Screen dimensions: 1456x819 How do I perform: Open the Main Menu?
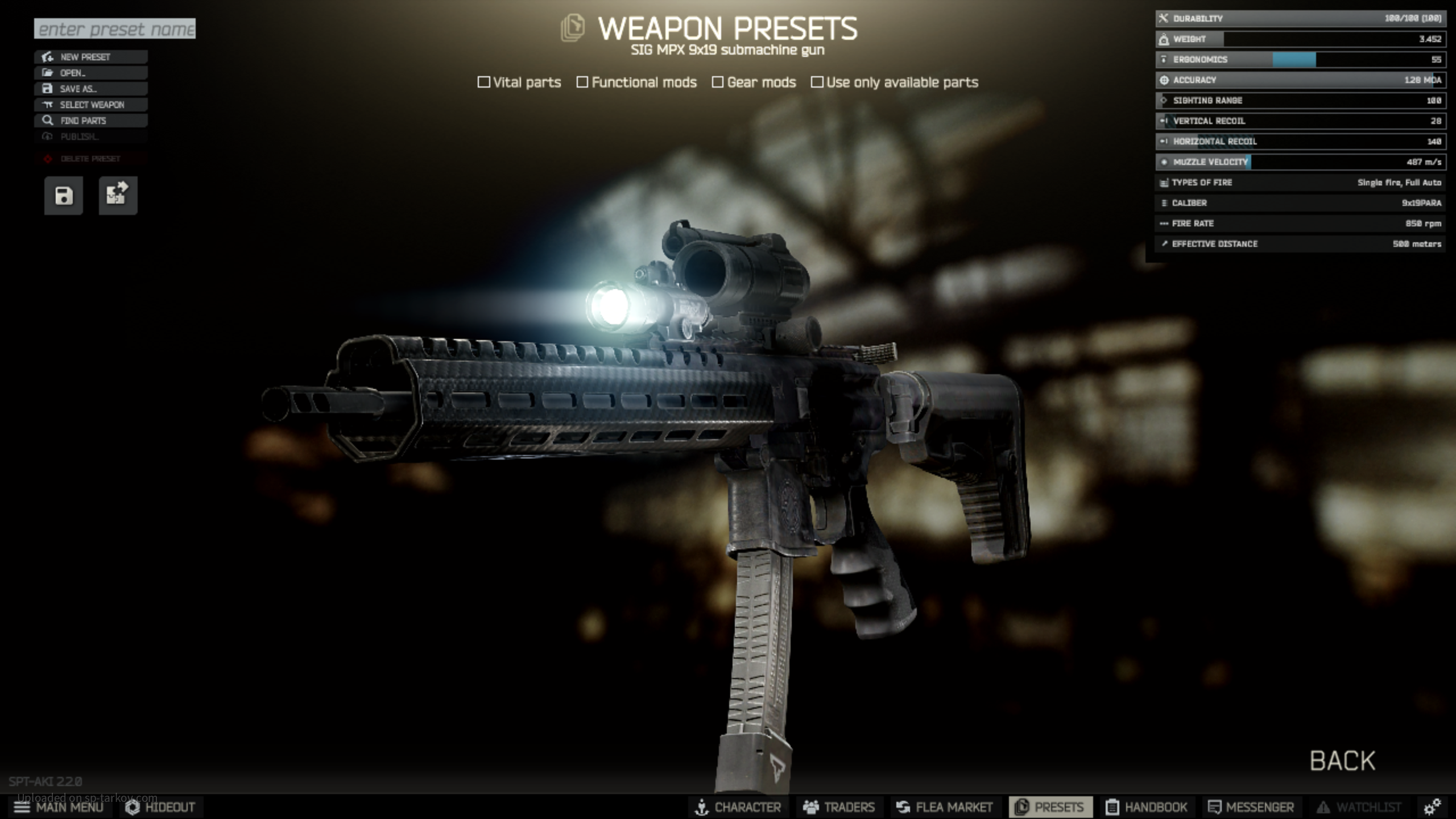point(59,807)
